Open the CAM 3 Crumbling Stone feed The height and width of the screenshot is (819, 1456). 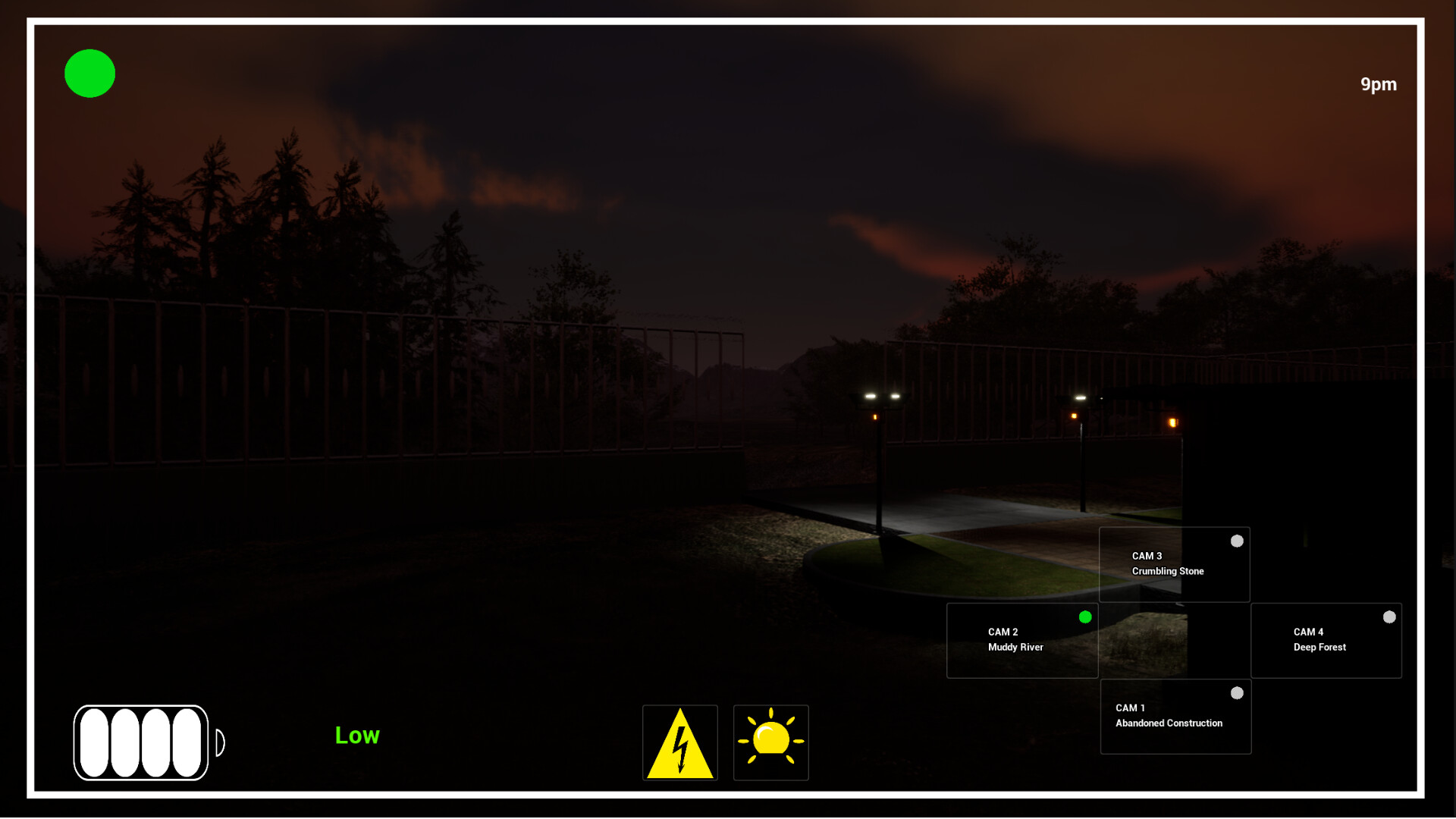1174,564
